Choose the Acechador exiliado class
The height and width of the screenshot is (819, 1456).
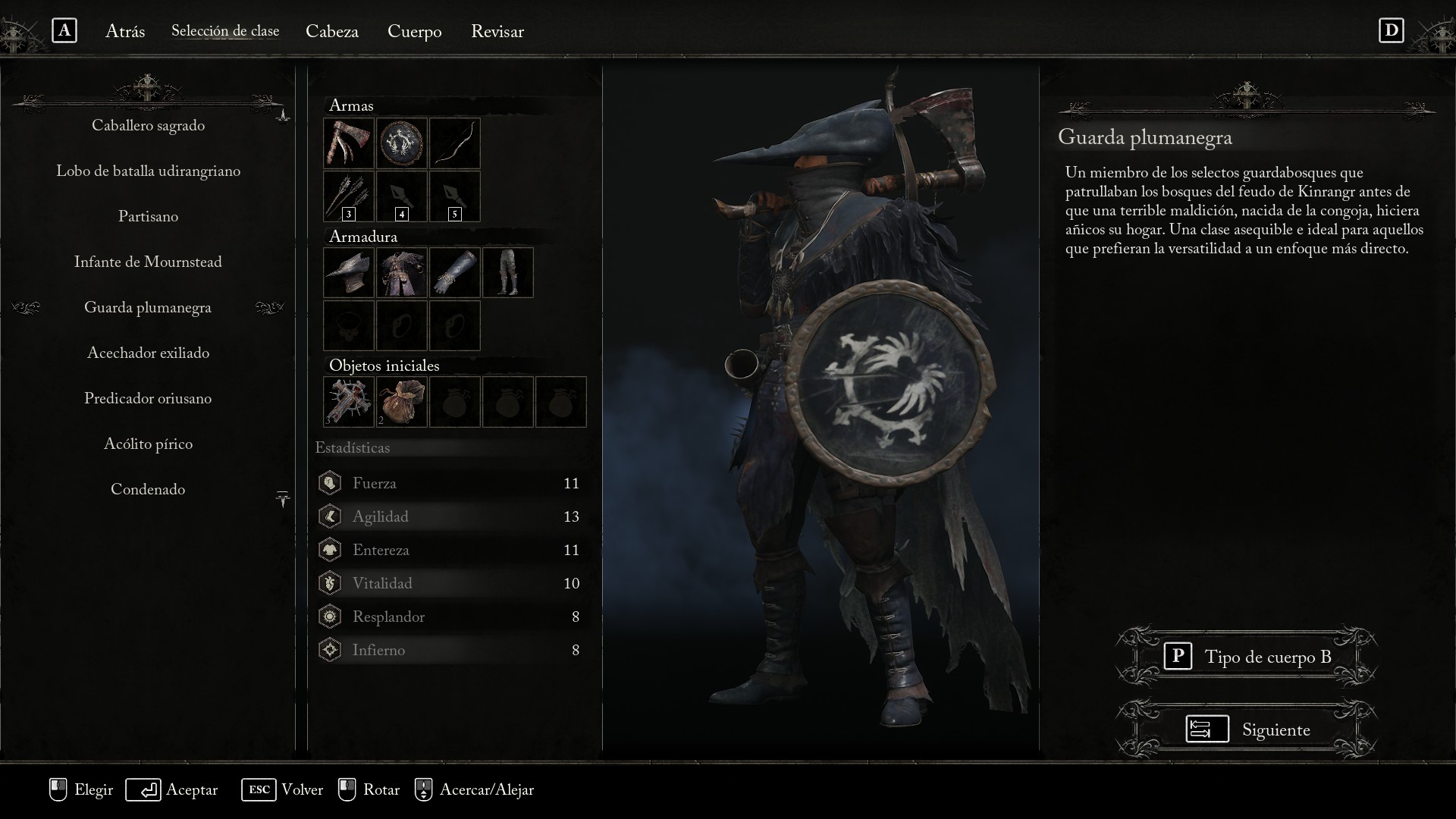coord(148,353)
